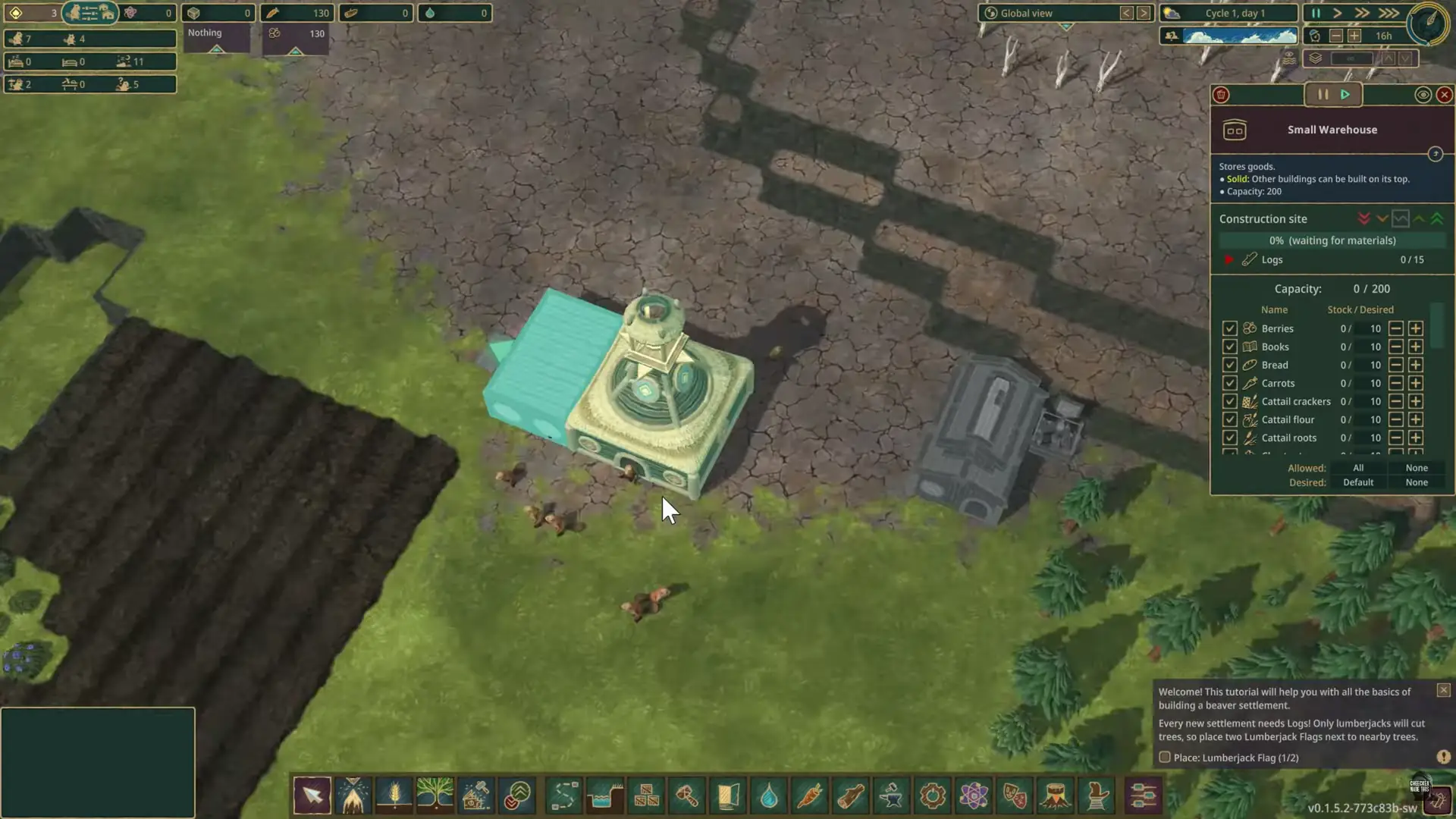This screenshot has width=1456, height=819.
Task: Click None to clear allowed goods
Action: pos(1416,468)
